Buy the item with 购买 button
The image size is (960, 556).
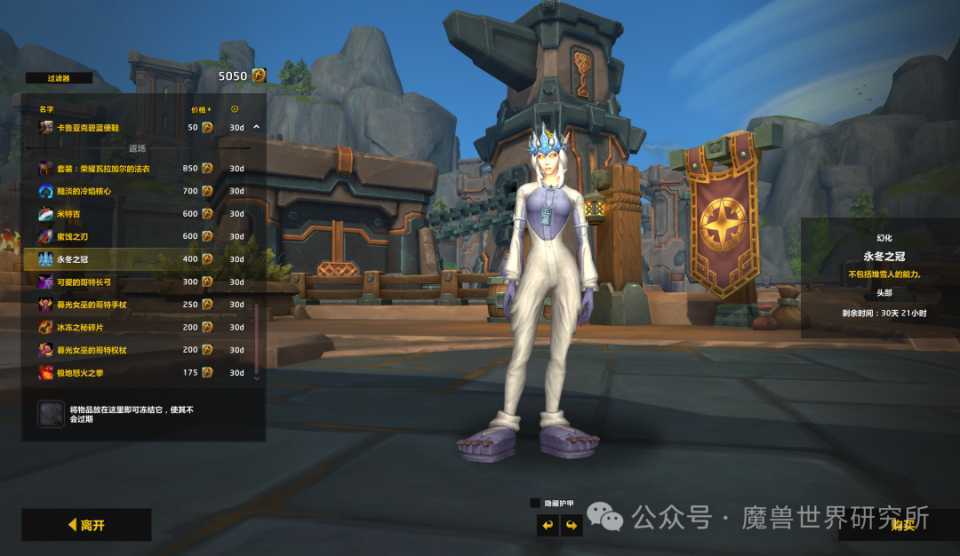point(900,524)
